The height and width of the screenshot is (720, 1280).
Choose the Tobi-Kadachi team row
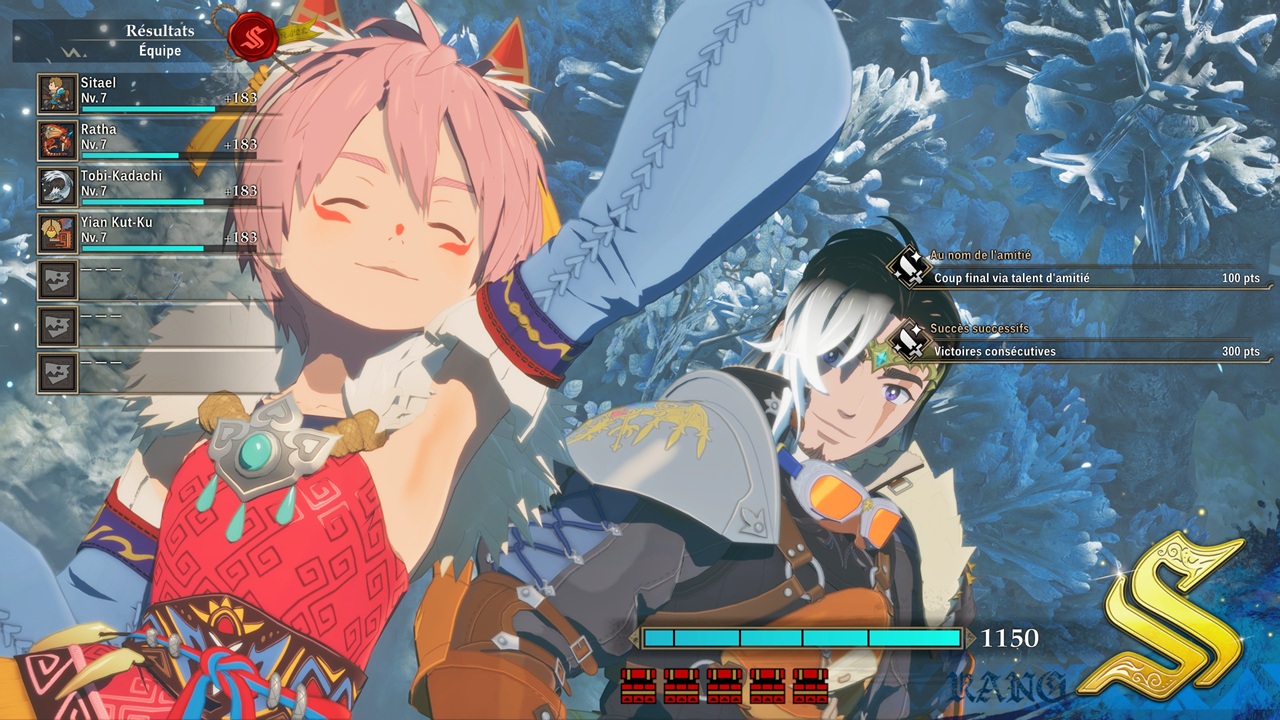tap(148, 186)
